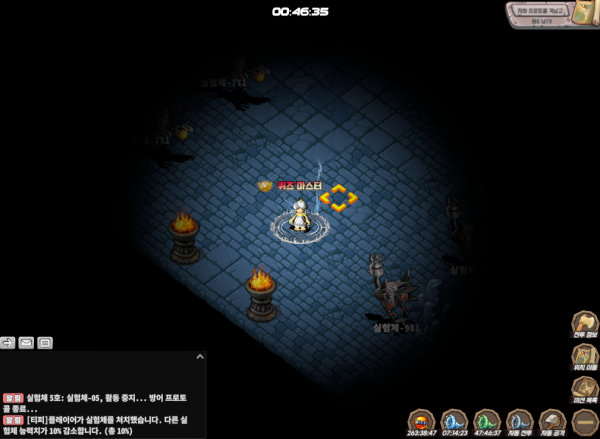The image size is (600, 439).
Task: Click the orange EXP buff icon
Action: pos(422,422)
